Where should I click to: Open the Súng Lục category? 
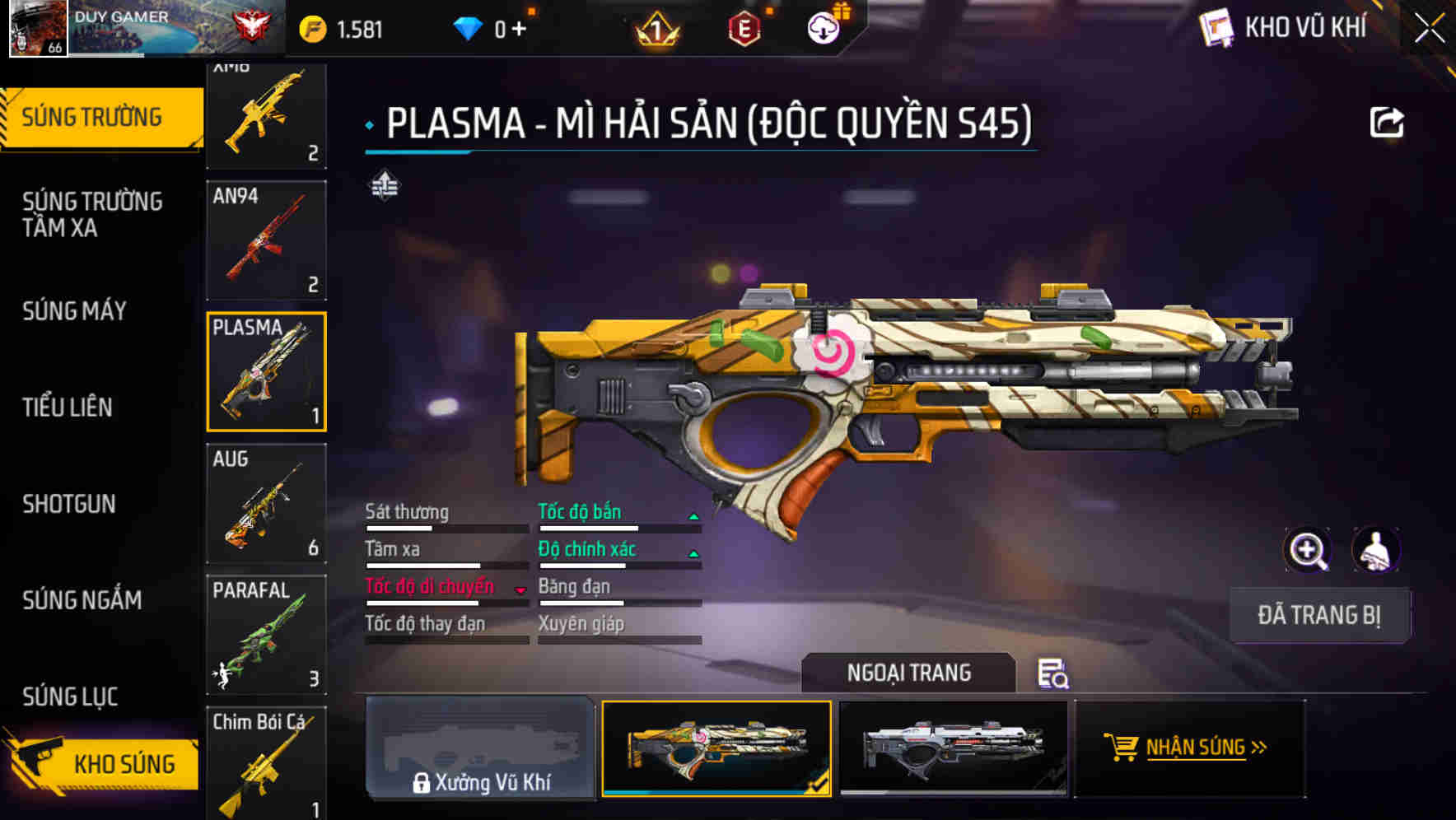[x=70, y=697]
